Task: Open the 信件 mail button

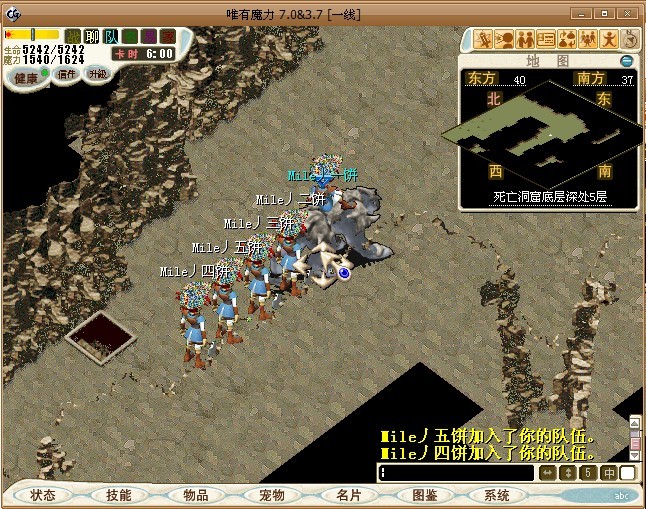Action: click(66, 74)
